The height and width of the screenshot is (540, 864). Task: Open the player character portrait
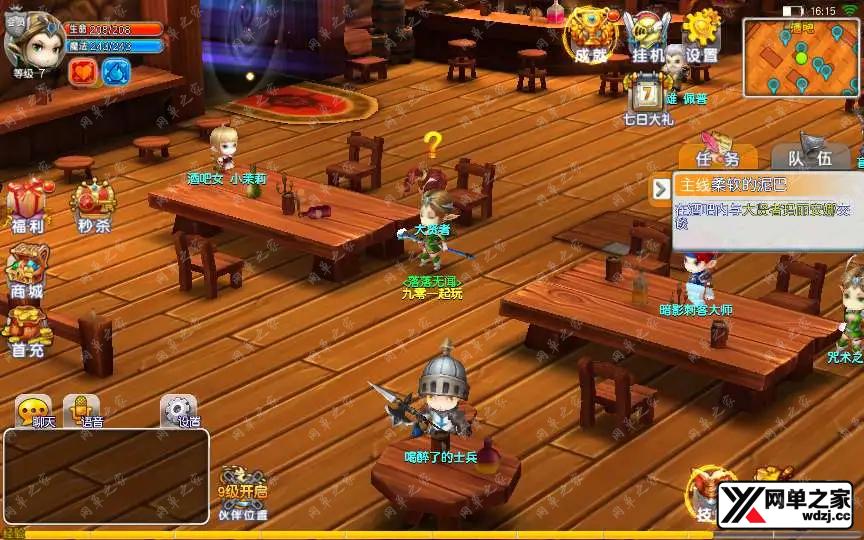point(33,39)
